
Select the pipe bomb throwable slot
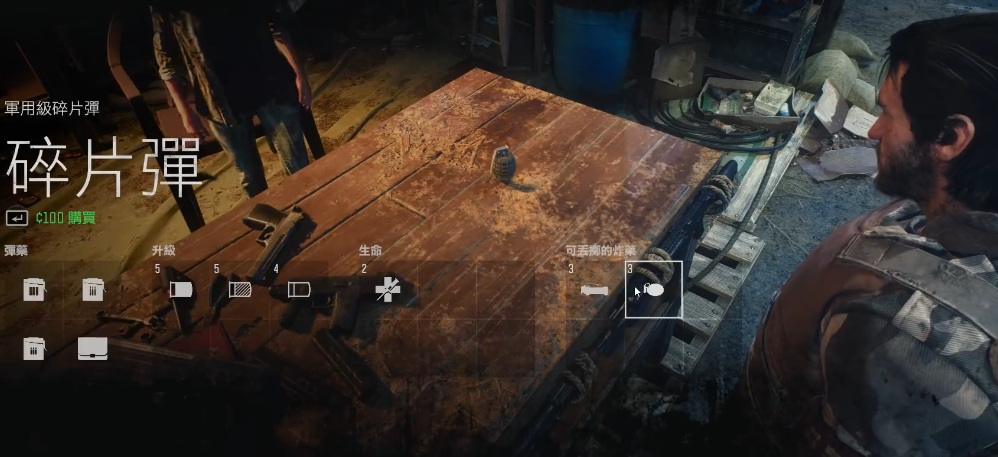click(x=594, y=290)
